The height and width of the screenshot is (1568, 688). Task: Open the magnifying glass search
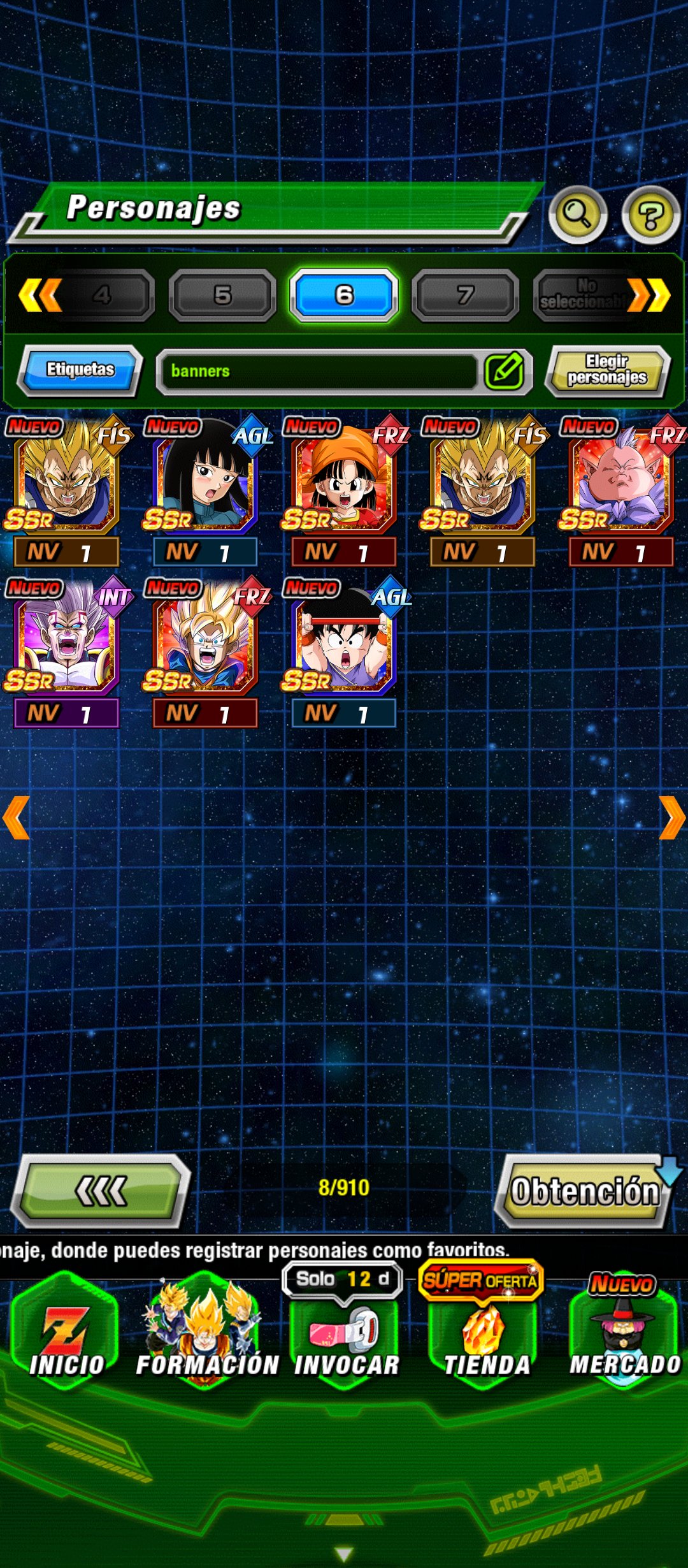[577, 215]
